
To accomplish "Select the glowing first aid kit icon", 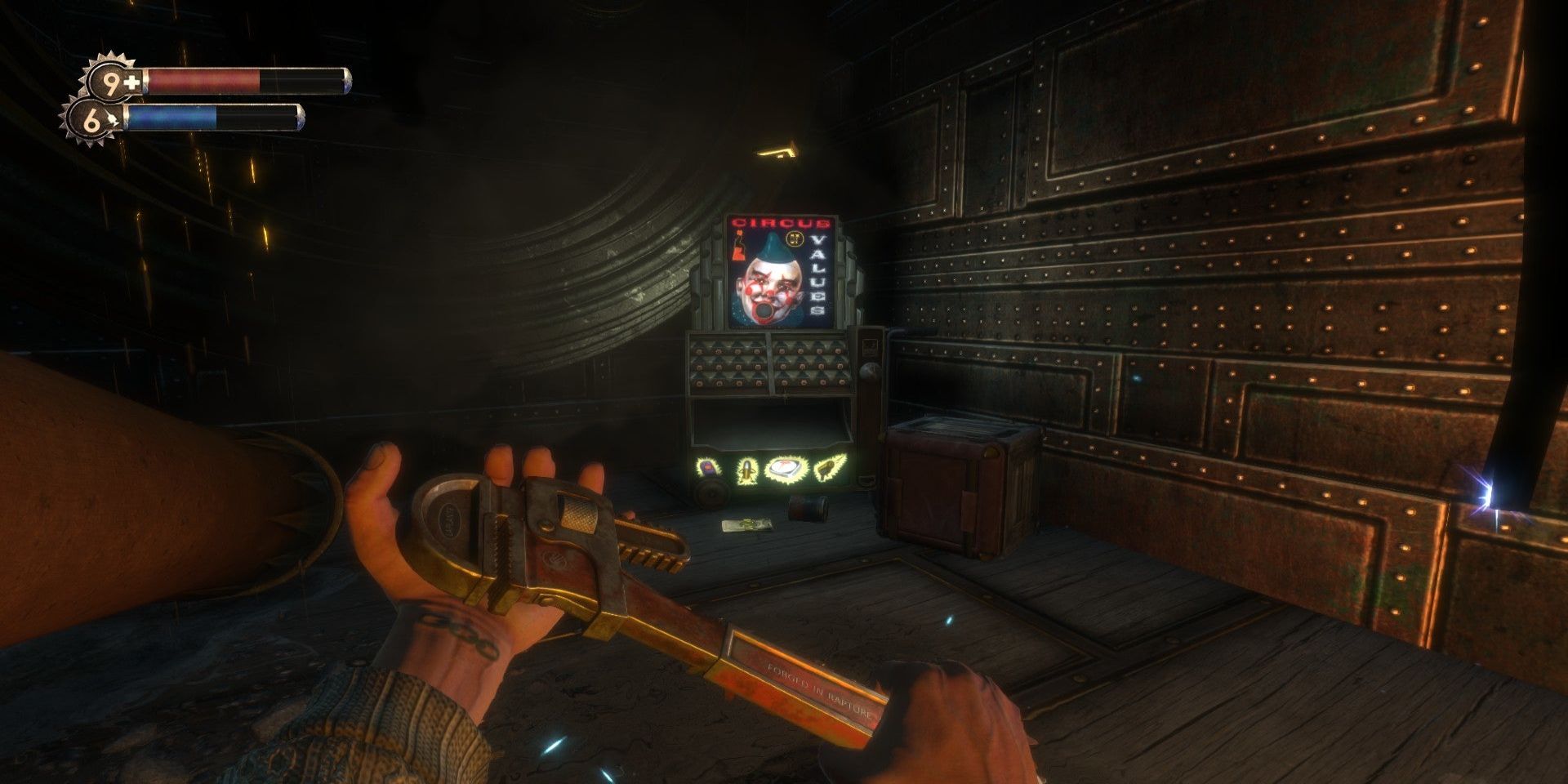I will click(784, 468).
